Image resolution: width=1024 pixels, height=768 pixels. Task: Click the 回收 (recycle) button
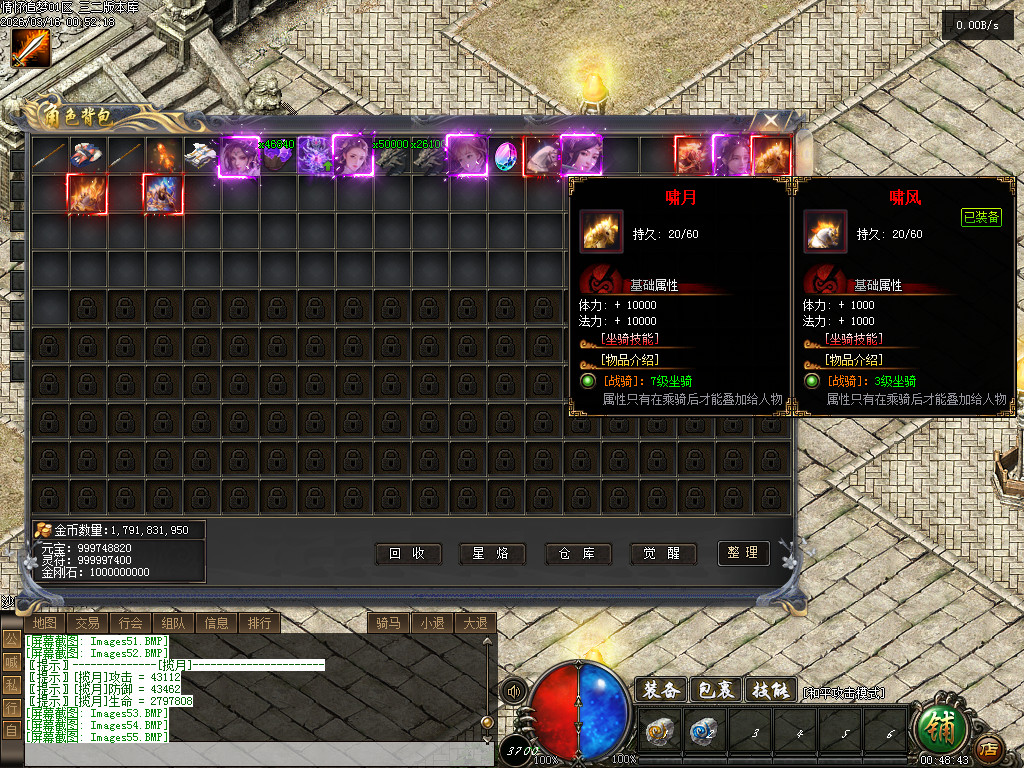(407, 553)
